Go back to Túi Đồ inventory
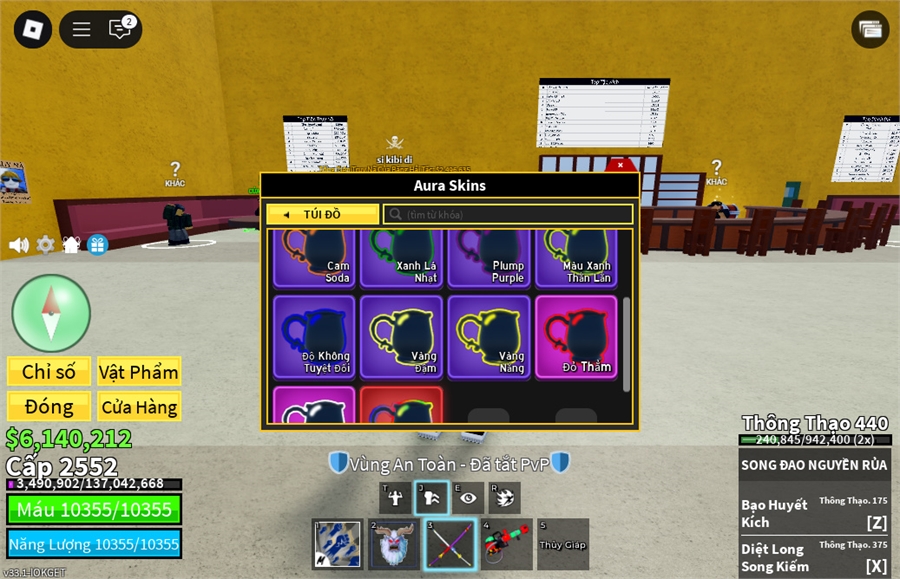Image resolution: width=900 pixels, height=579 pixels. tap(322, 214)
